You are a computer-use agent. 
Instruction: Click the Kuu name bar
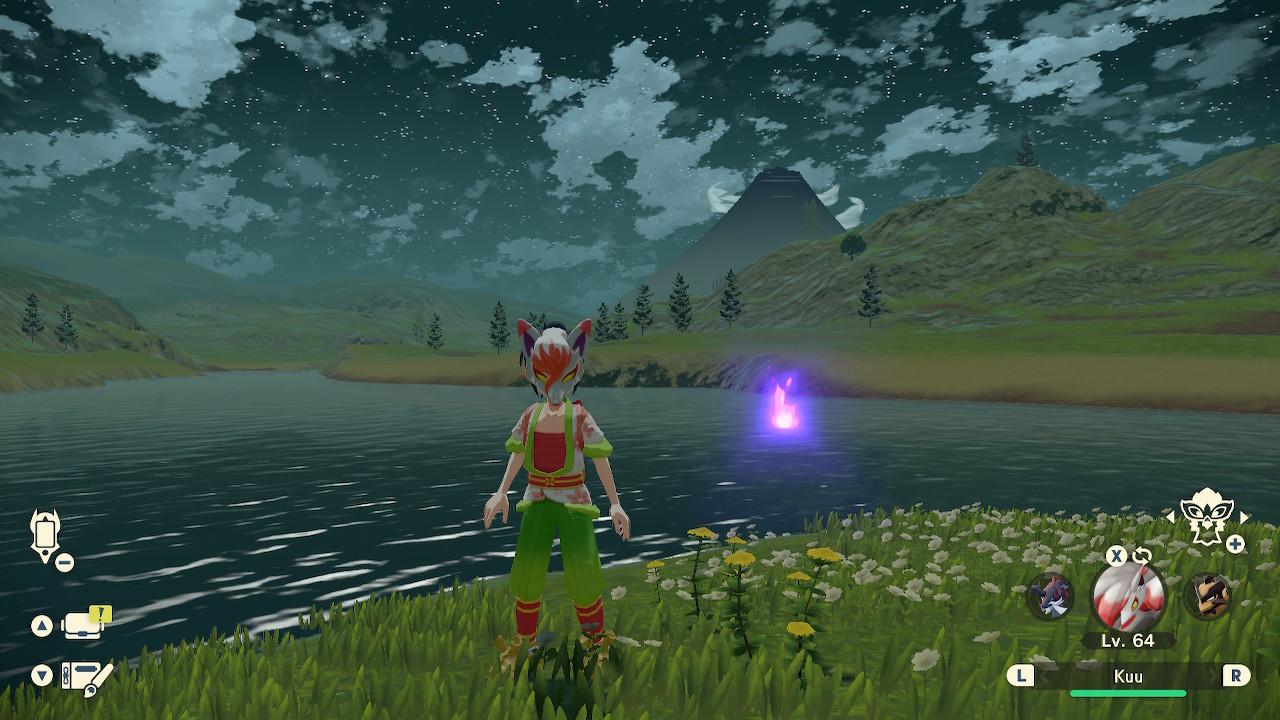point(1128,677)
